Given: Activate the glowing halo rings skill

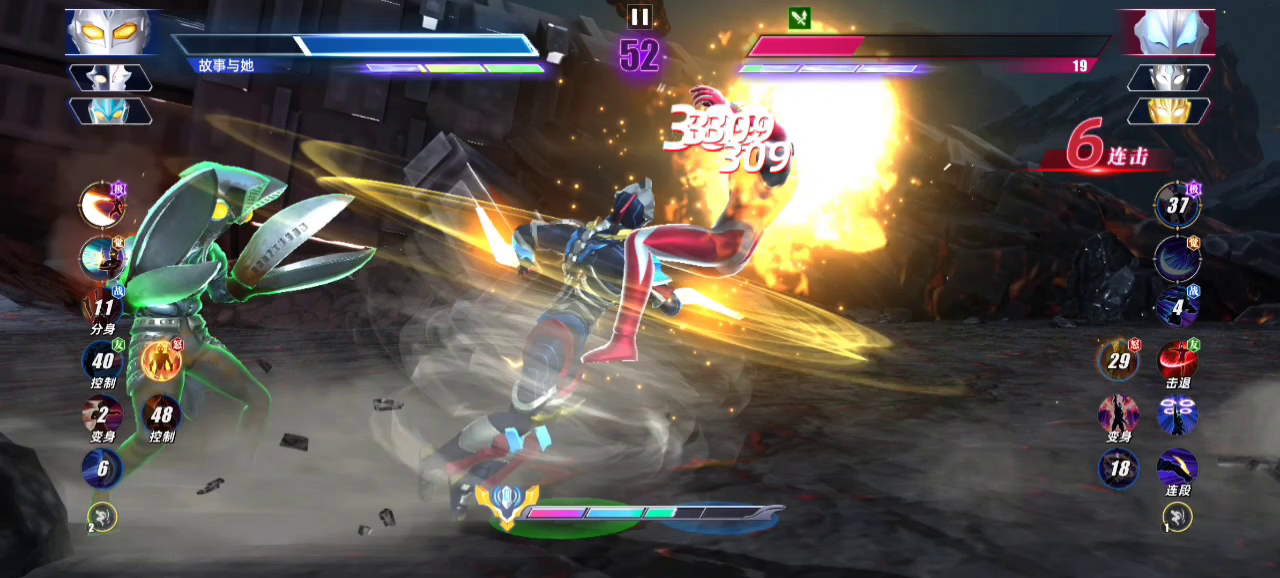Looking at the screenshot, I should [x=1177, y=414].
